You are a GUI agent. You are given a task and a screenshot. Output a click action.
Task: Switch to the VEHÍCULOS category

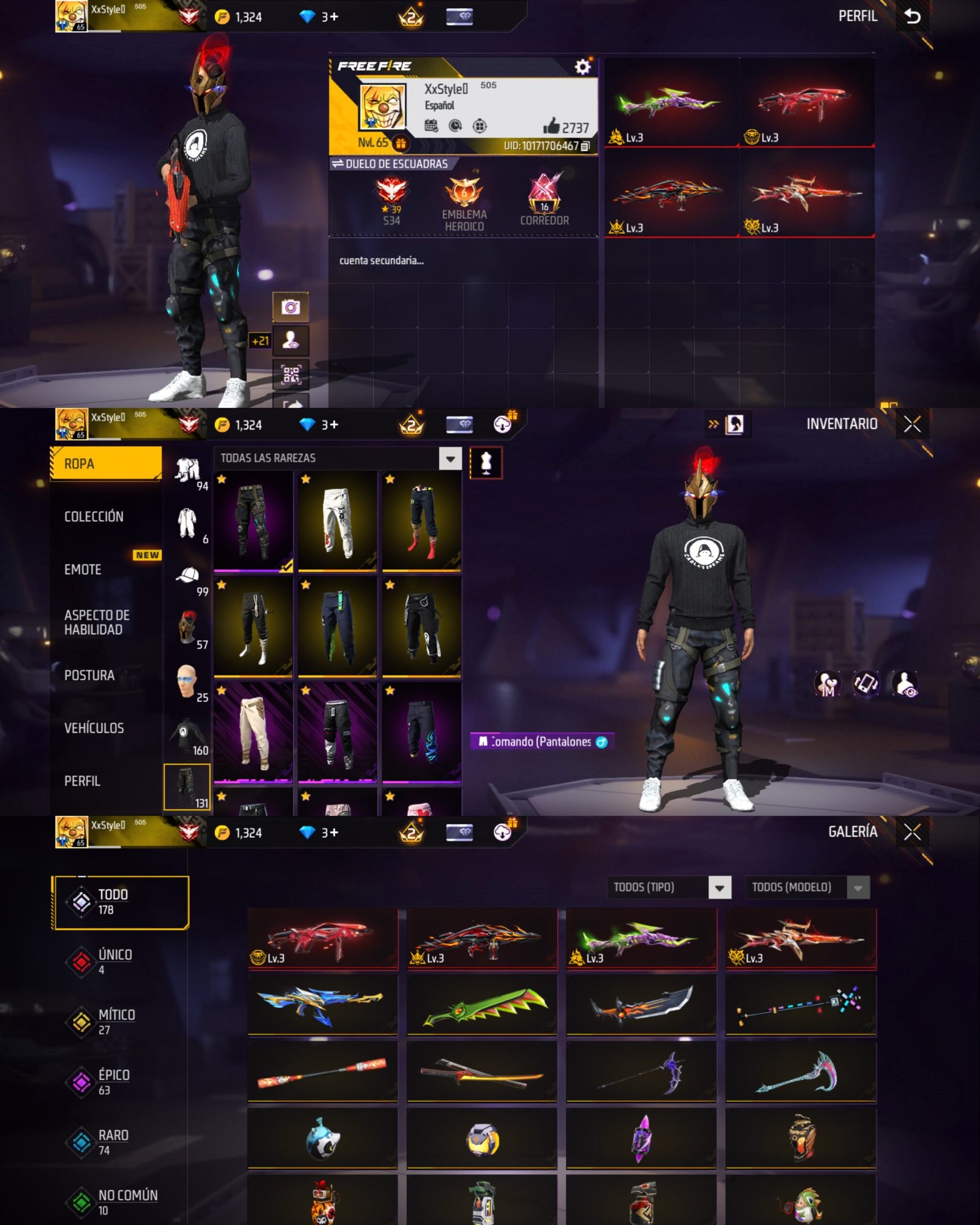coord(94,728)
